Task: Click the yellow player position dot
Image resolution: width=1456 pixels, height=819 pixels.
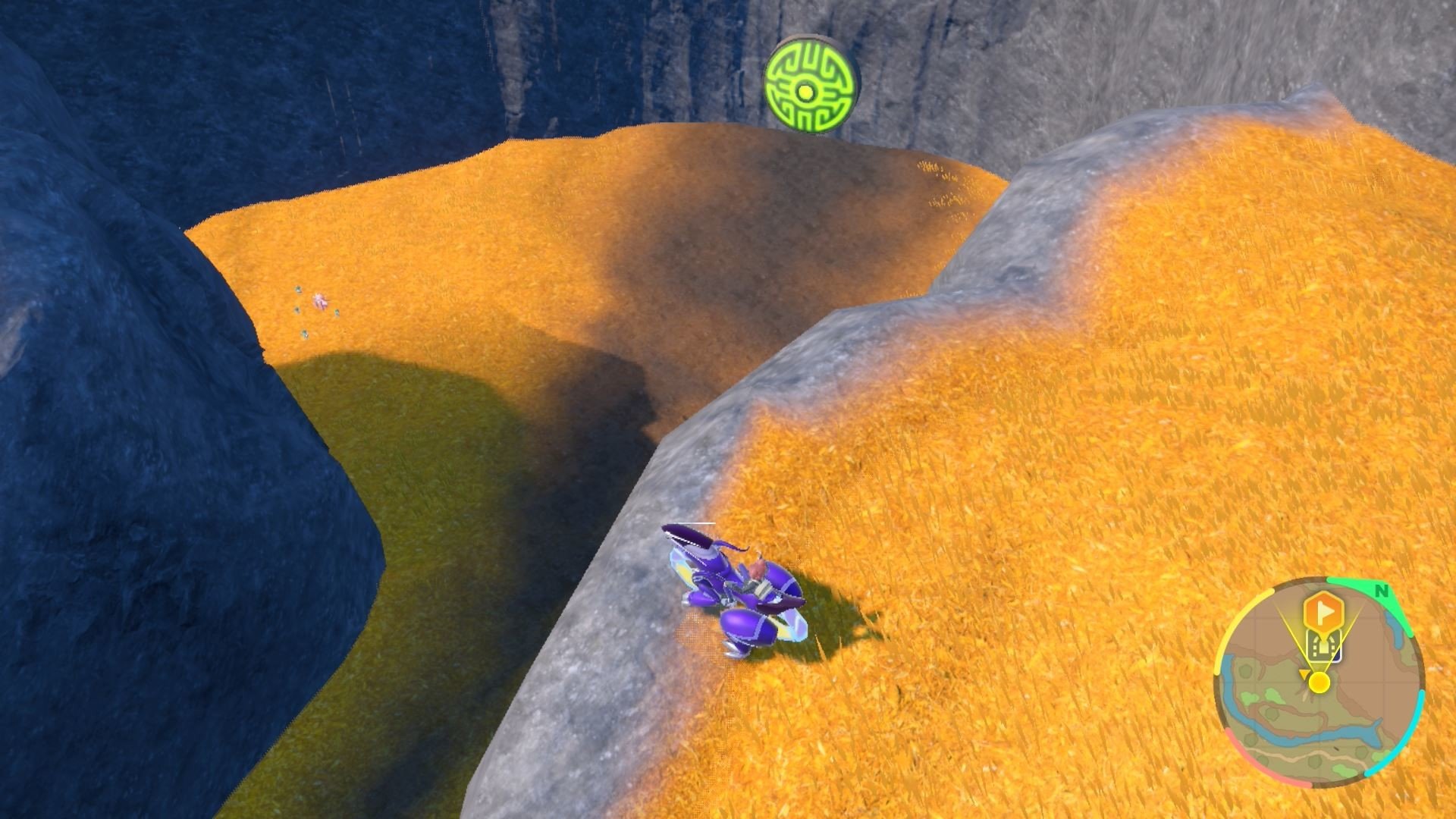Action: (1319, 682)
